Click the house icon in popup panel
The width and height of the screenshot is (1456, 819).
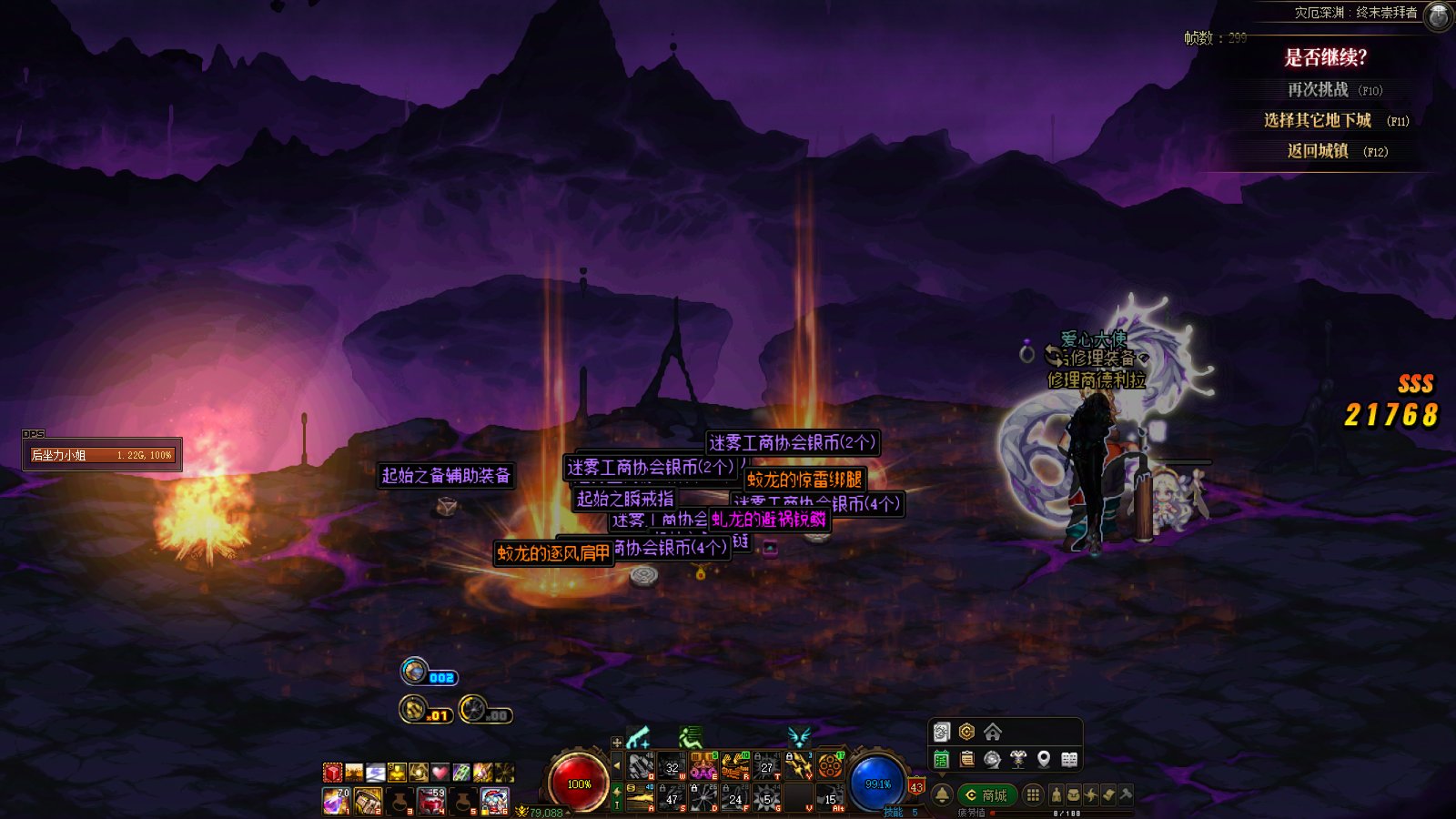click(x=993, y=732)
